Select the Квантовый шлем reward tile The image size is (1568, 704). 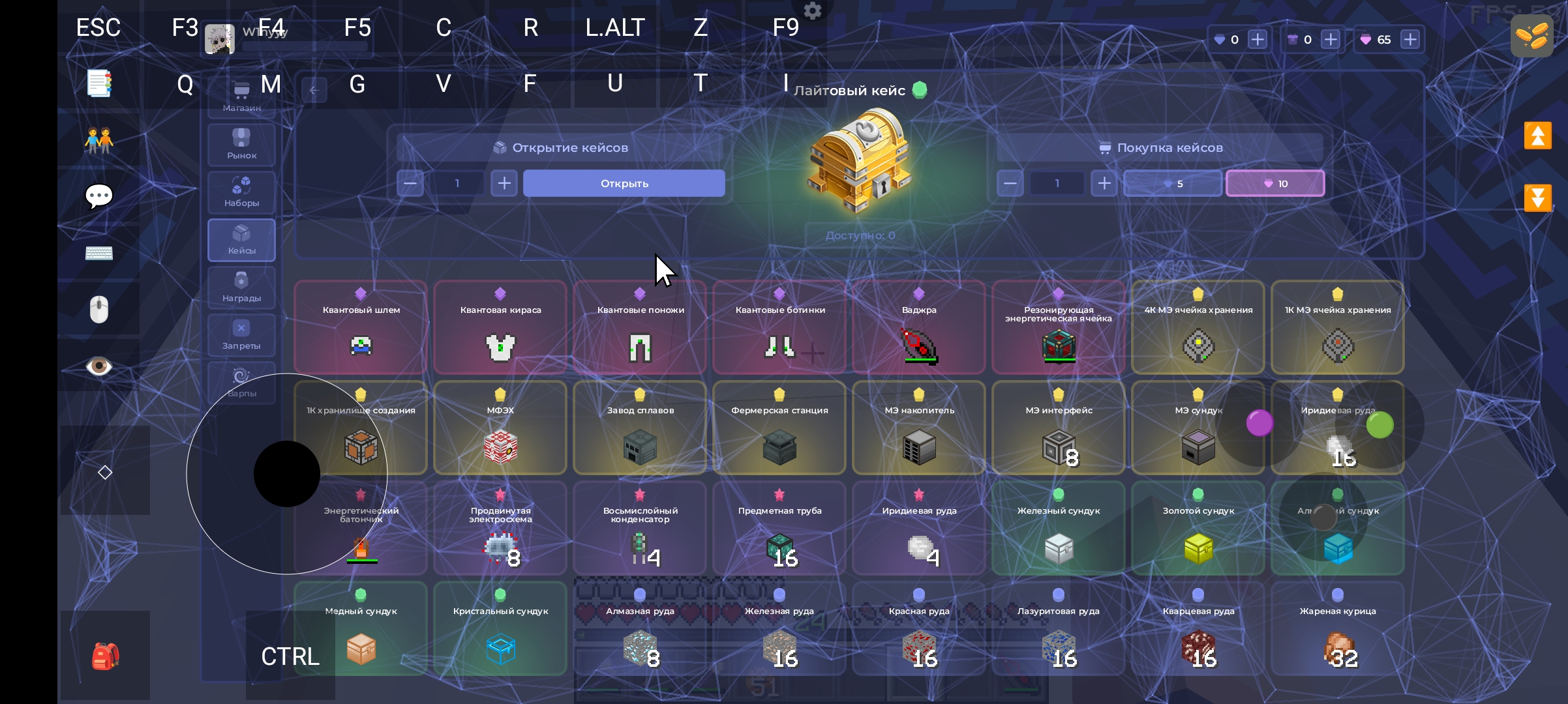tap(361, 327)
